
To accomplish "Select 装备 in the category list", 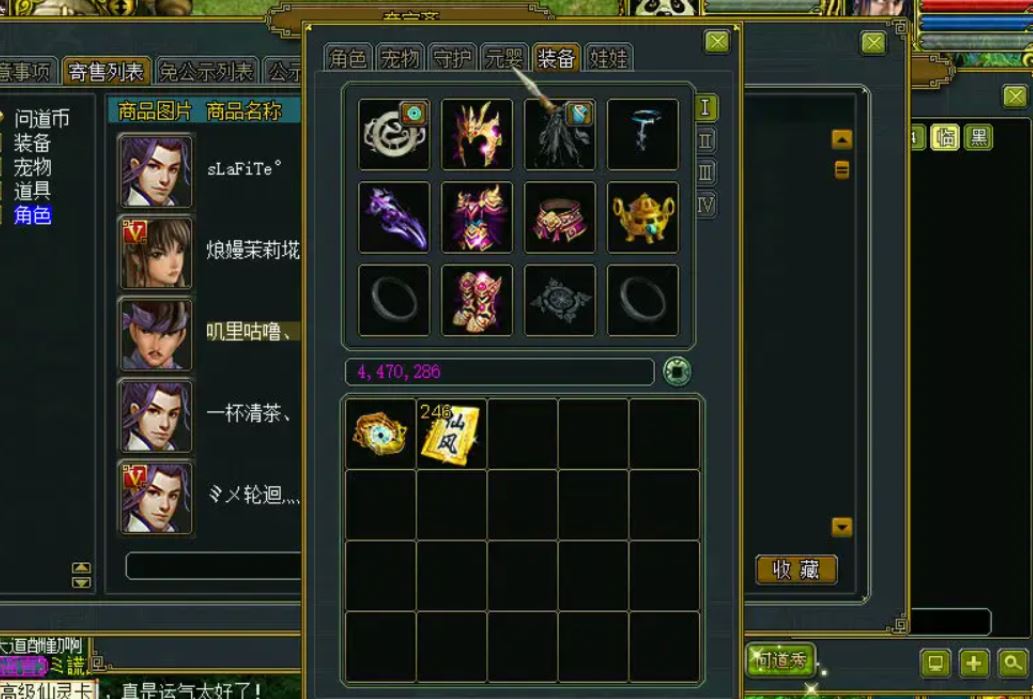I will (32, 143).
